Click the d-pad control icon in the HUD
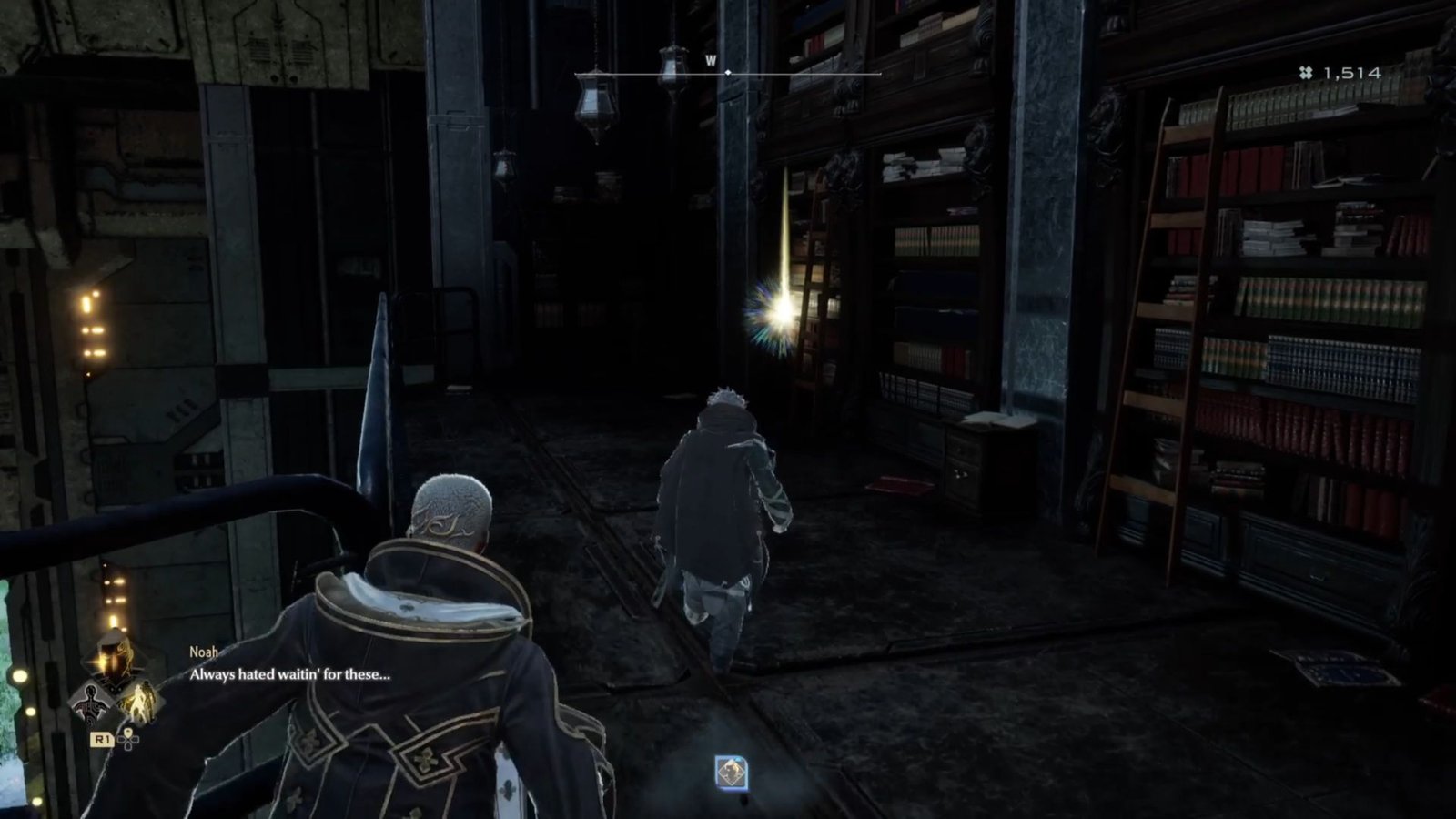1456x819 pixels. tap(128, 742)
